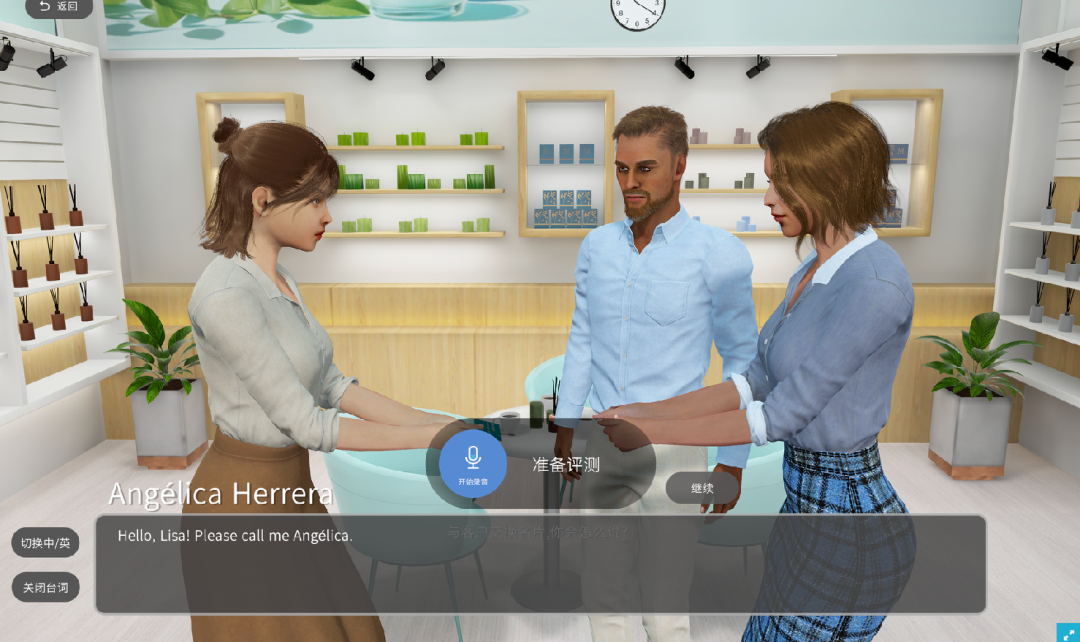Go back with the 返回 button
The image size is (1080, 642).
click(58, 7)
